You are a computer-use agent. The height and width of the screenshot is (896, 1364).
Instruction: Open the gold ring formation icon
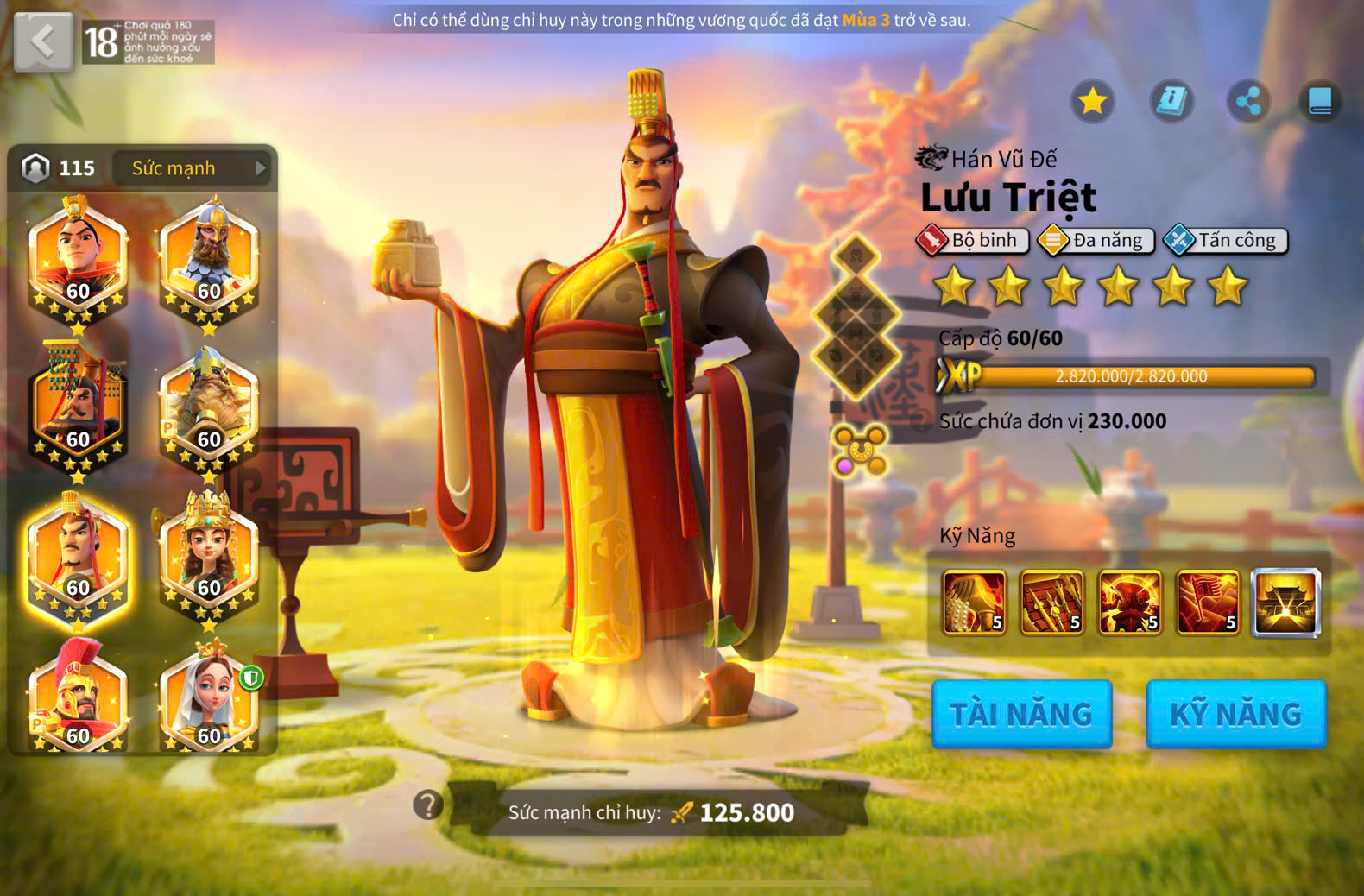pyautogui.click(x=860, y=450)
